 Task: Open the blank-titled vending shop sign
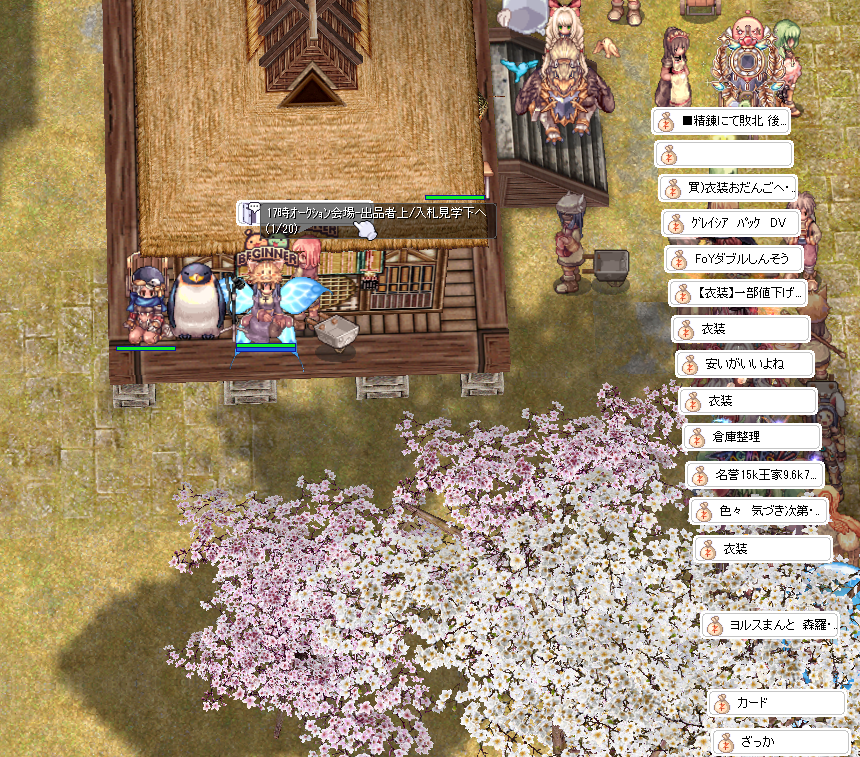[724, 155]
